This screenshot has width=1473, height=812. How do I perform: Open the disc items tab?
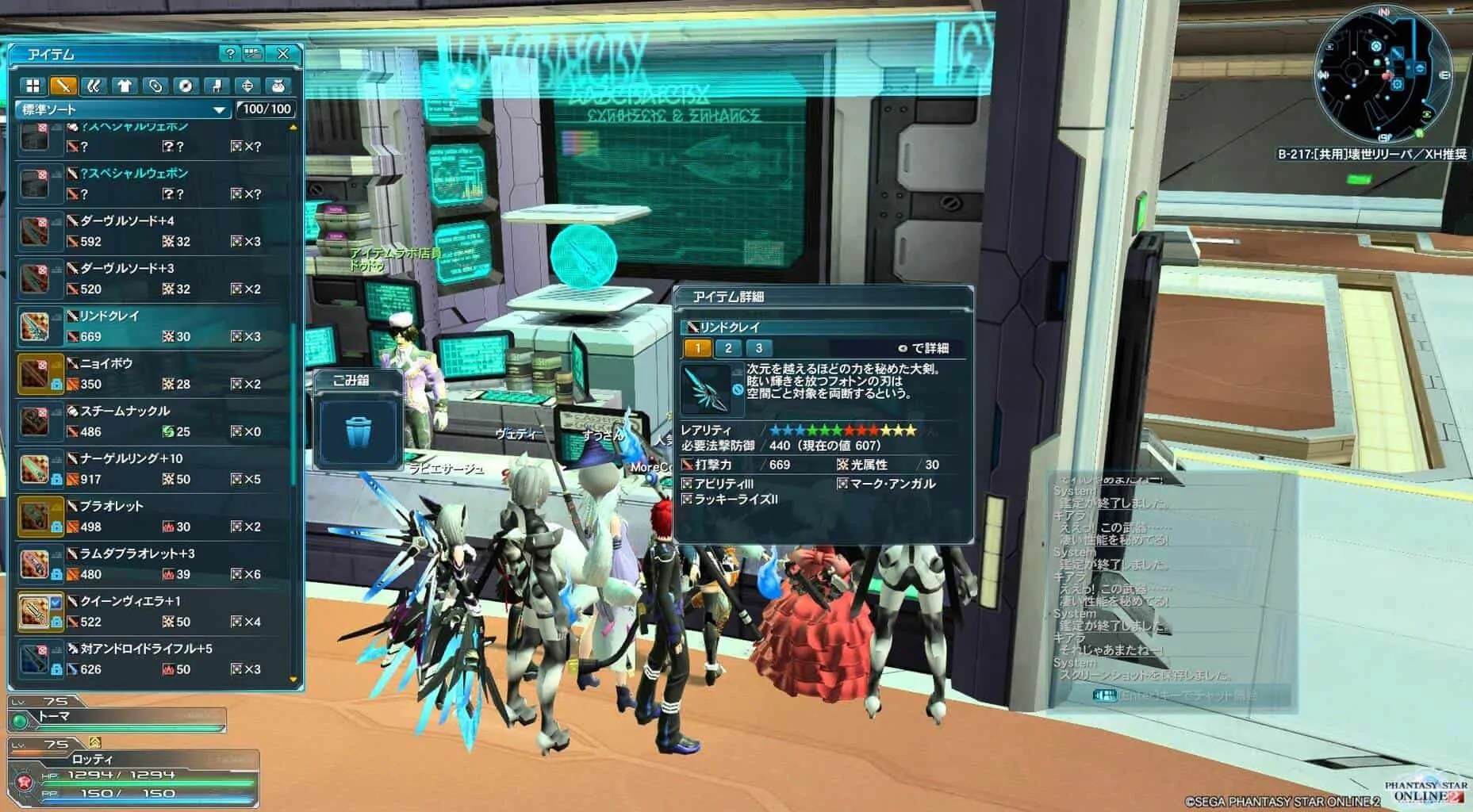click(x=186, y=86)
